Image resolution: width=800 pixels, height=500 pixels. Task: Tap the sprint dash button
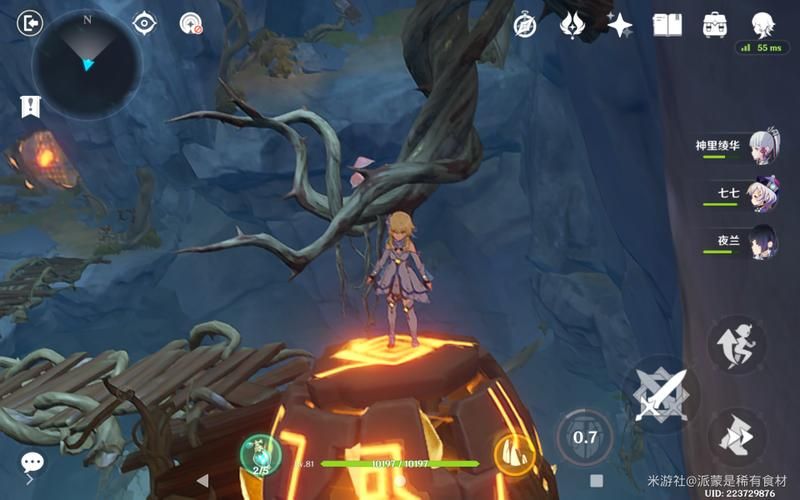(737, 345)
